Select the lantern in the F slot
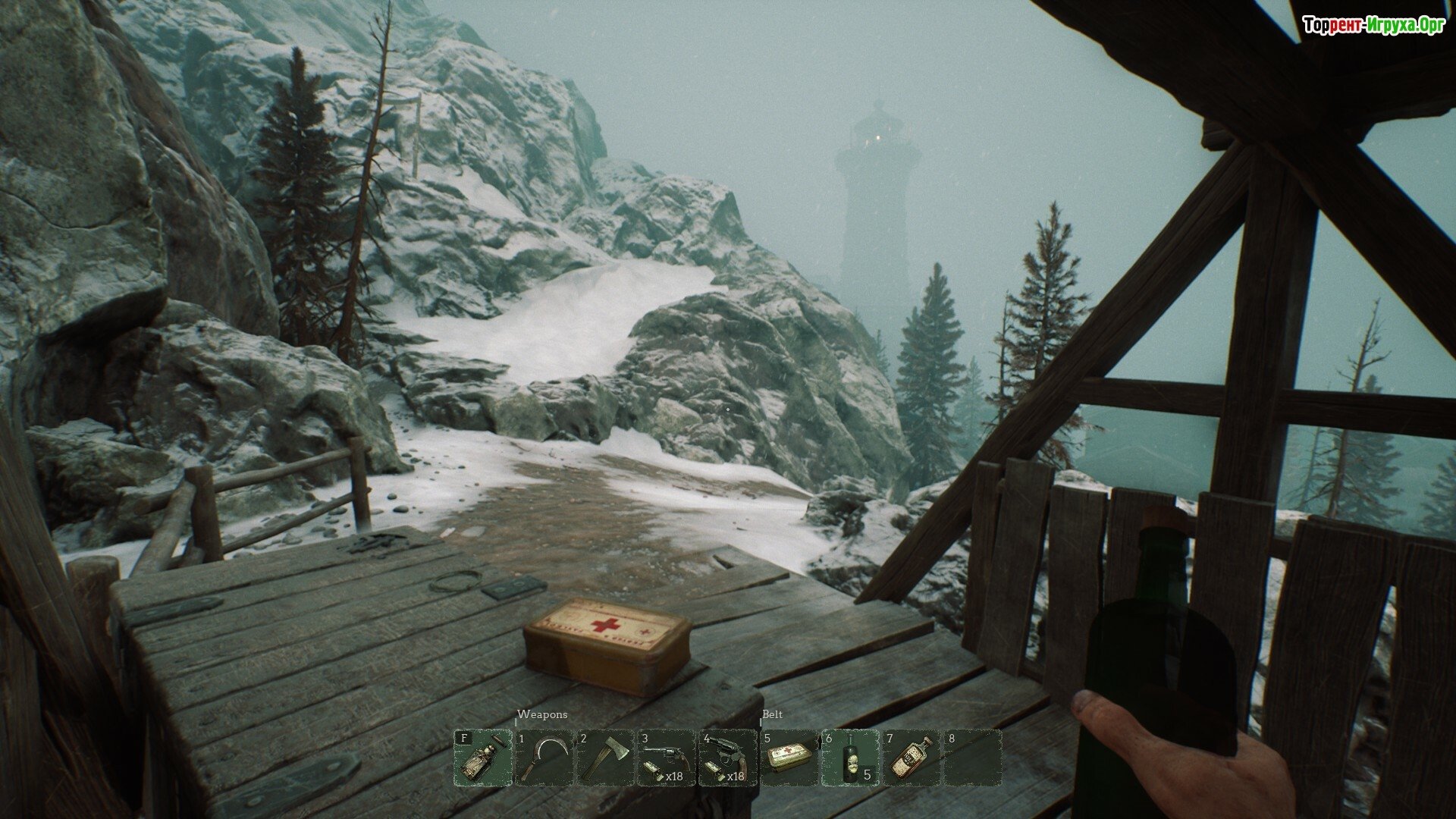The height and width of the screenshot is (819, 1456). click(x=483, y=758)
